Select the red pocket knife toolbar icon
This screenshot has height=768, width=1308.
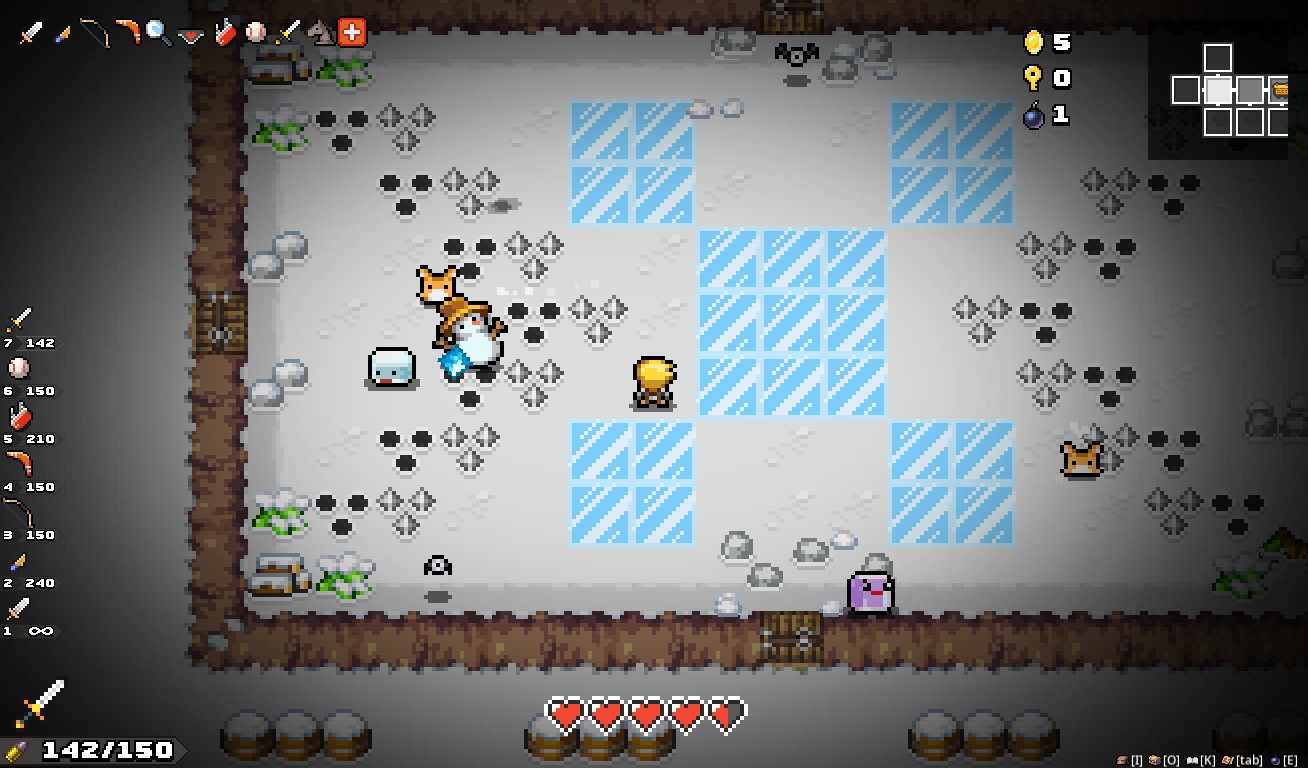(x=223, y=31)
